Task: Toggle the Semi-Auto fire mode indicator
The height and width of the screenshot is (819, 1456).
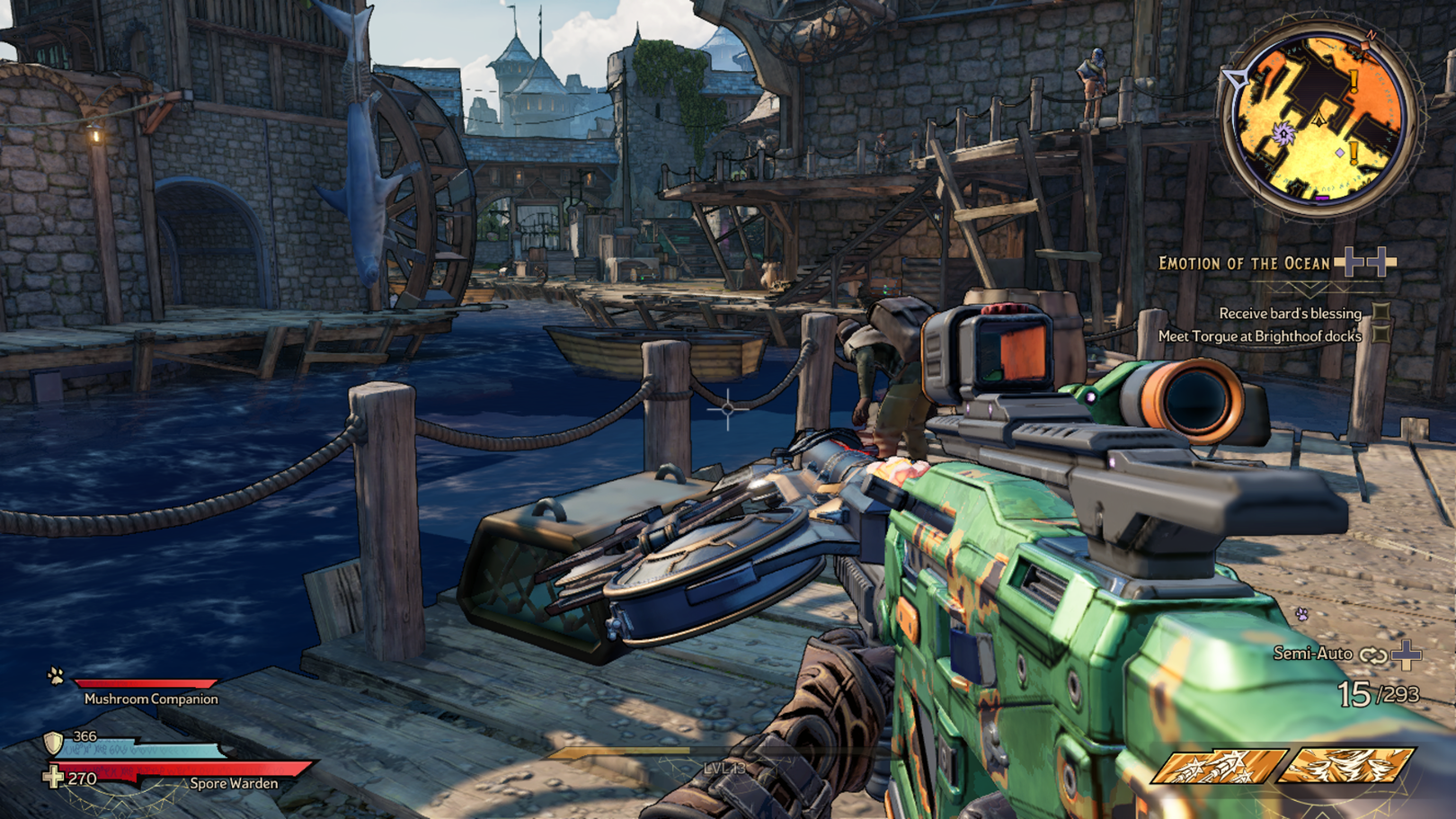Action: (x=1313, y=654)
